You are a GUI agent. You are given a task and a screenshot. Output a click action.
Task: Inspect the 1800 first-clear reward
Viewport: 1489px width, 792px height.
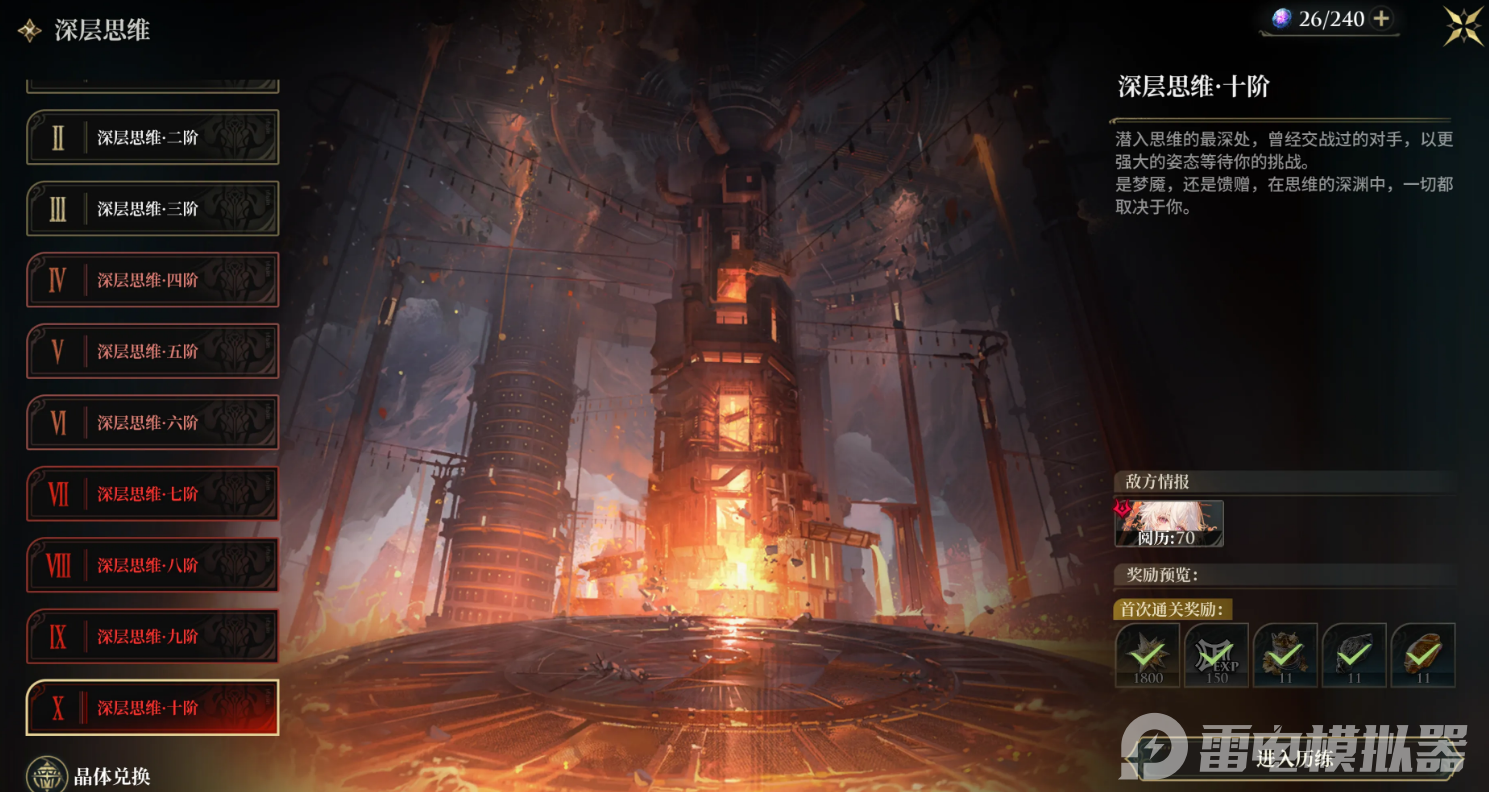pyautogui.click(x=1147, y=655)
